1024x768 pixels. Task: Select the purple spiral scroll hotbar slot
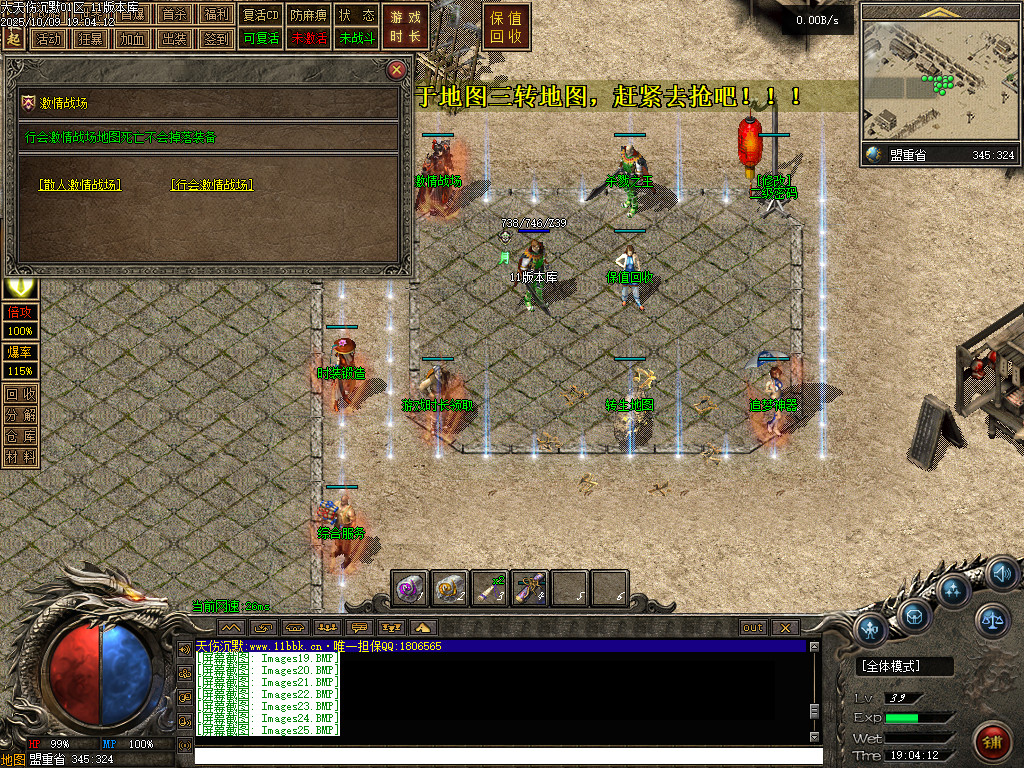tap(411, 589)
